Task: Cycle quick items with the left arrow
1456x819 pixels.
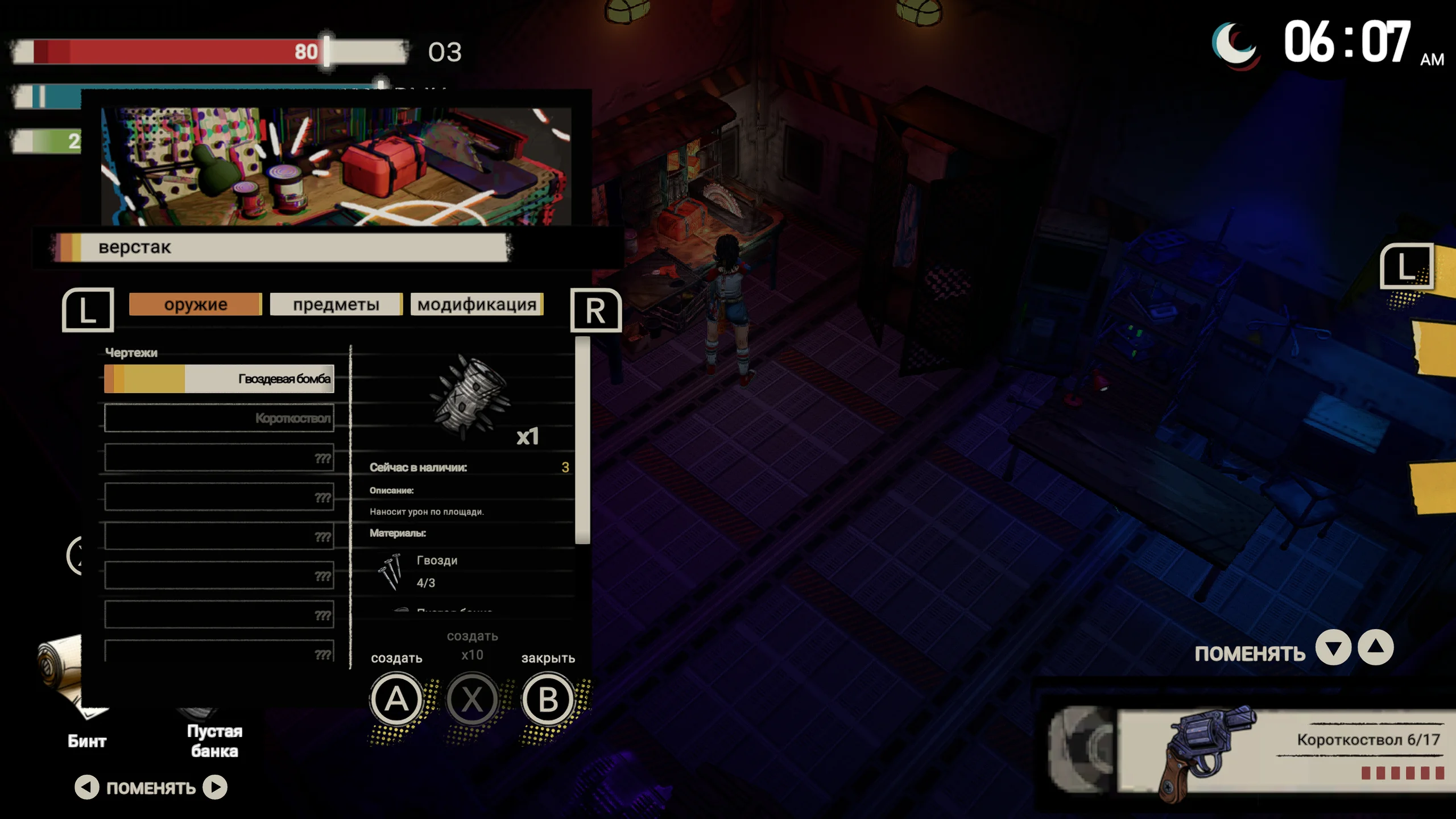Action: coord(87,788)
